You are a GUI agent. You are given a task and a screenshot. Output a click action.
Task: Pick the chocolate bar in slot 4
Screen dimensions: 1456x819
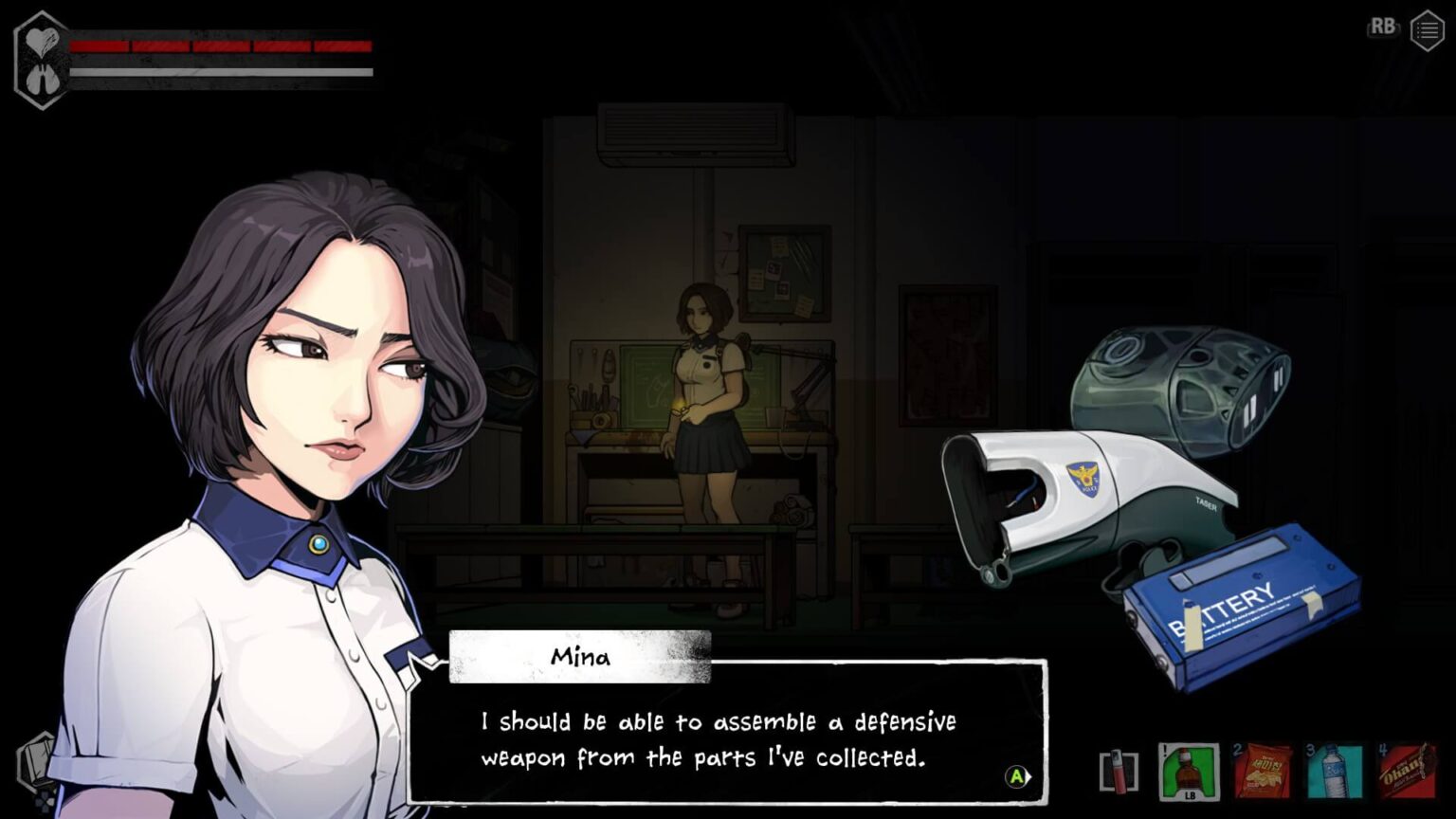point(1407,772)
